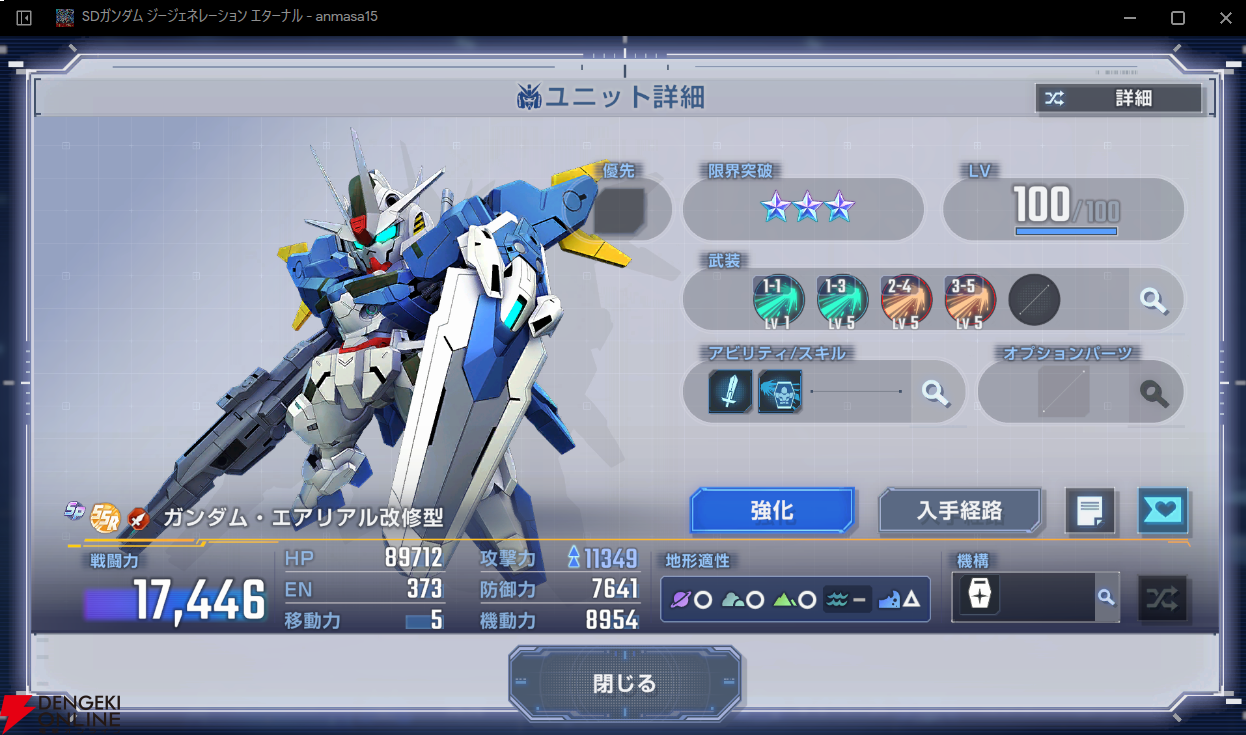Show the 入手経路 acquisition routes

tap(960, 511)
